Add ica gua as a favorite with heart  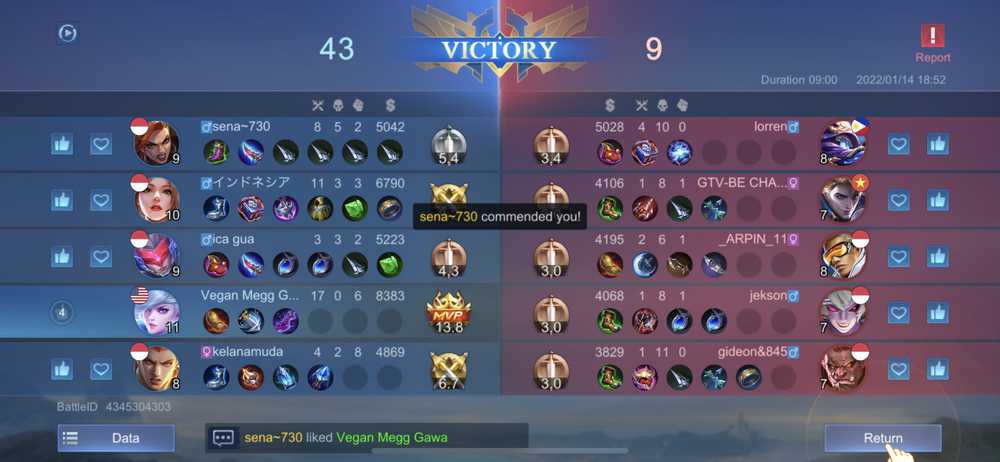click(x=100, y=257)
